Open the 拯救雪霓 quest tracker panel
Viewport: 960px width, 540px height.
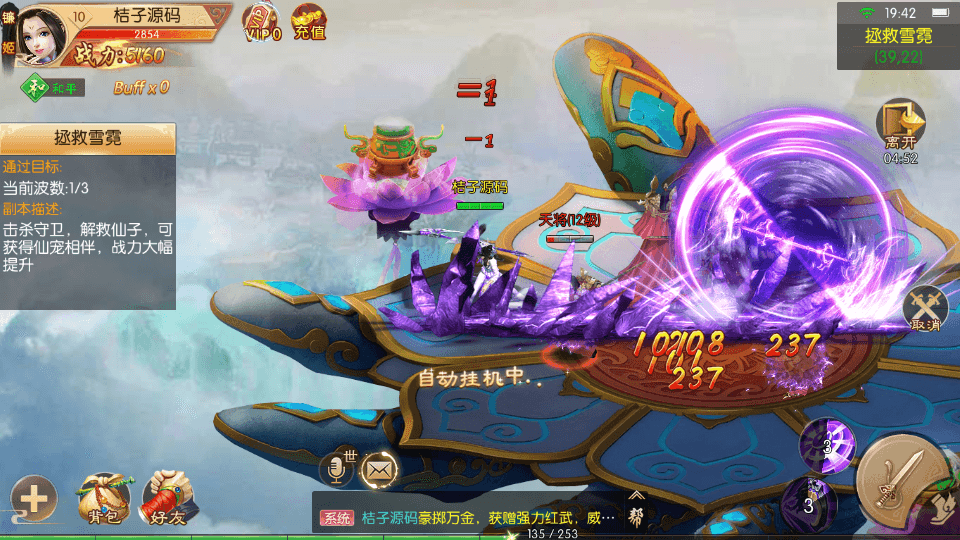point(88,138)
